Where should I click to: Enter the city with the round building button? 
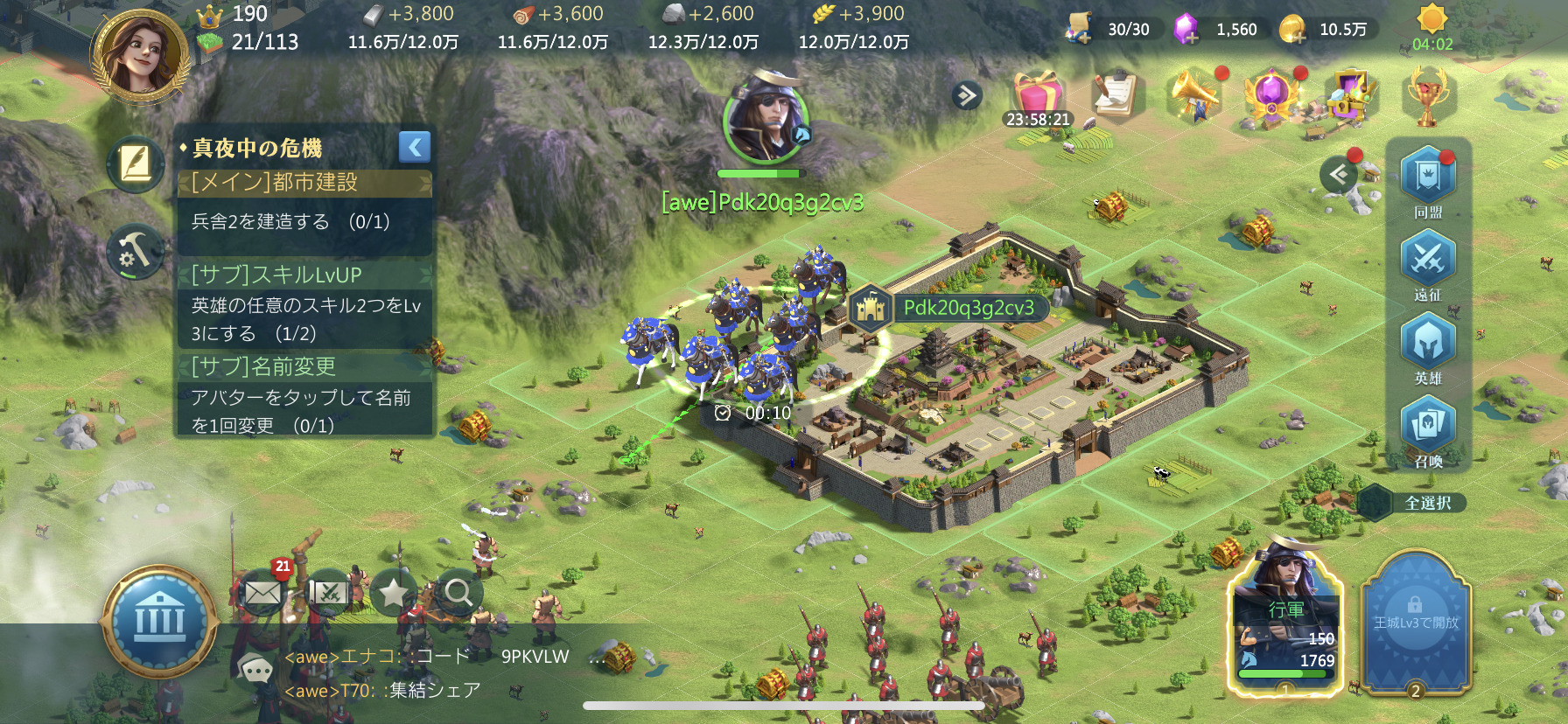159,622
